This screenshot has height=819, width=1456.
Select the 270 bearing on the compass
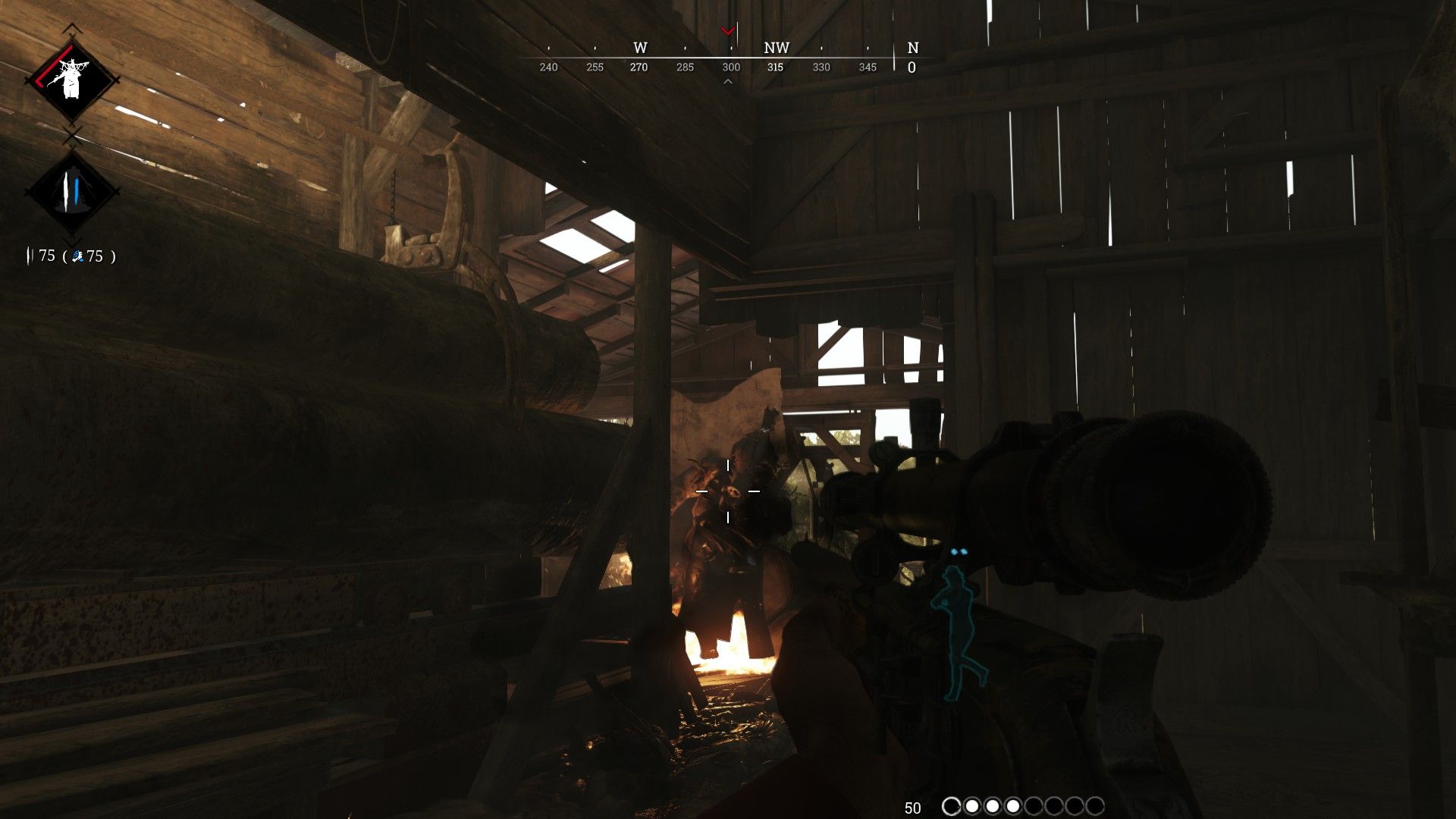point(639,67)
